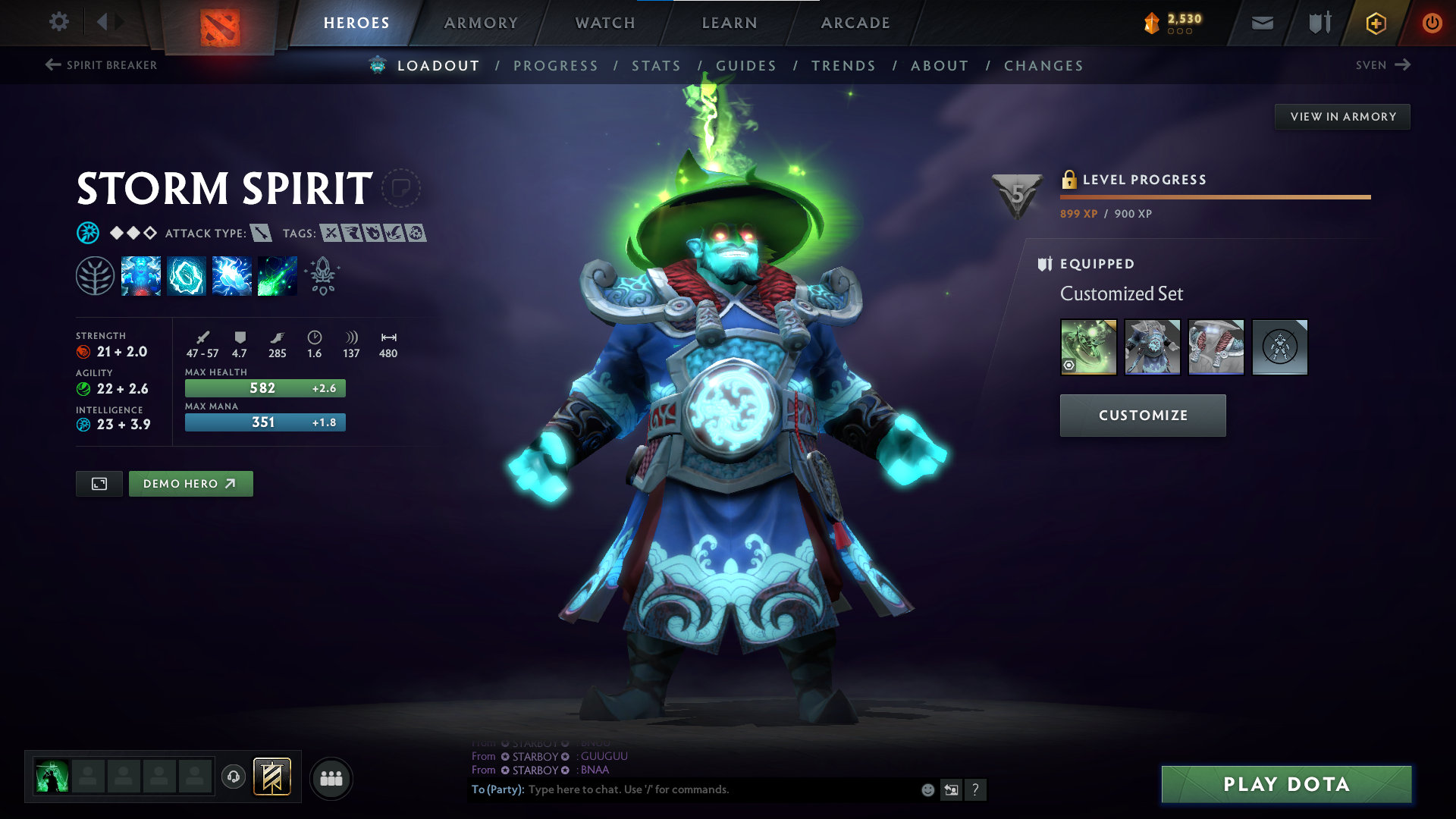Click the orange level progress XP bar
Image resolution: width=1456 pixels, height=819 pixels.
(x=1213, y=196)
